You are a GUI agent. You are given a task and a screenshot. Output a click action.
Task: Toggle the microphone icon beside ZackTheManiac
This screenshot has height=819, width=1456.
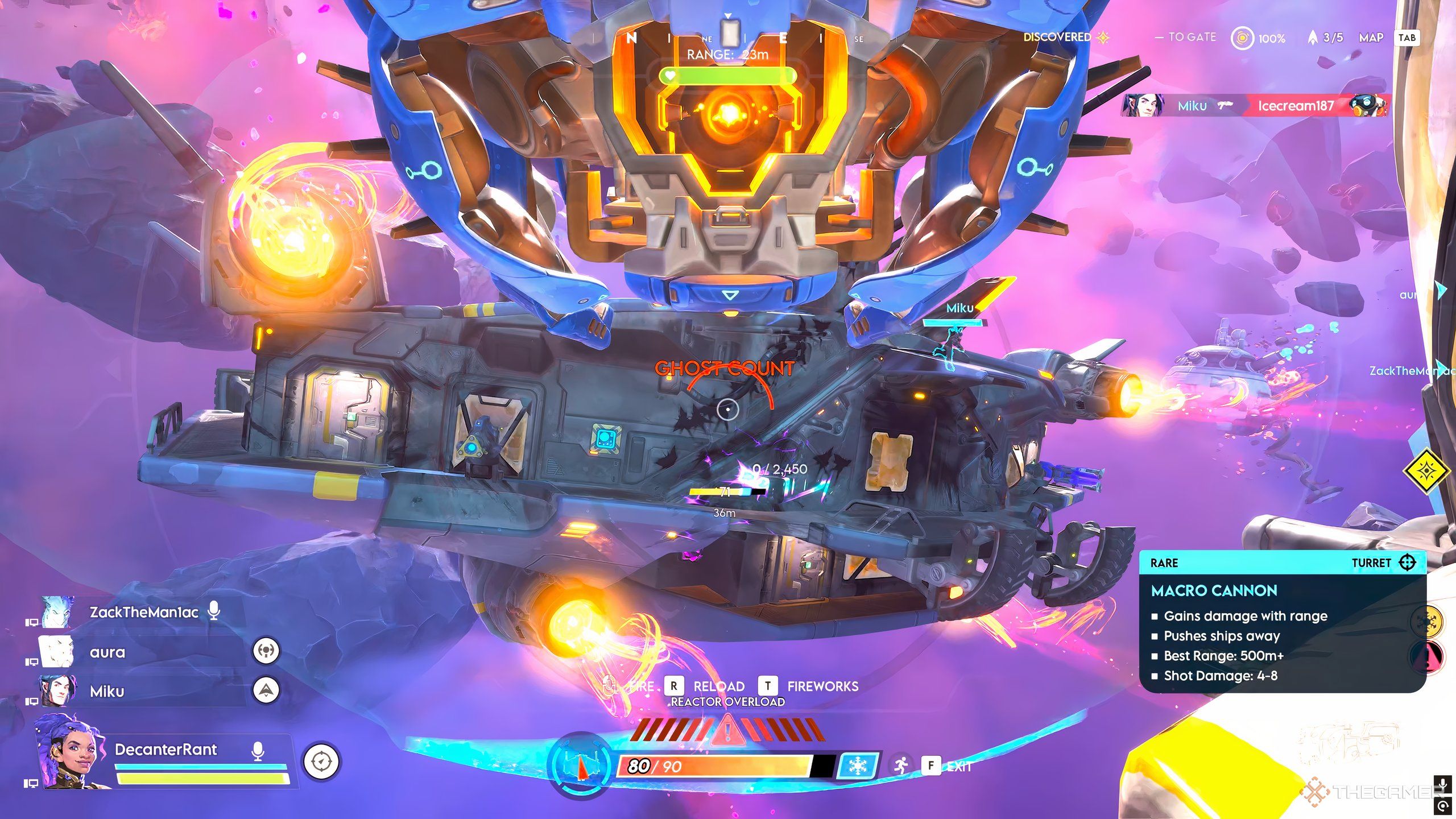tap(214, 611)
